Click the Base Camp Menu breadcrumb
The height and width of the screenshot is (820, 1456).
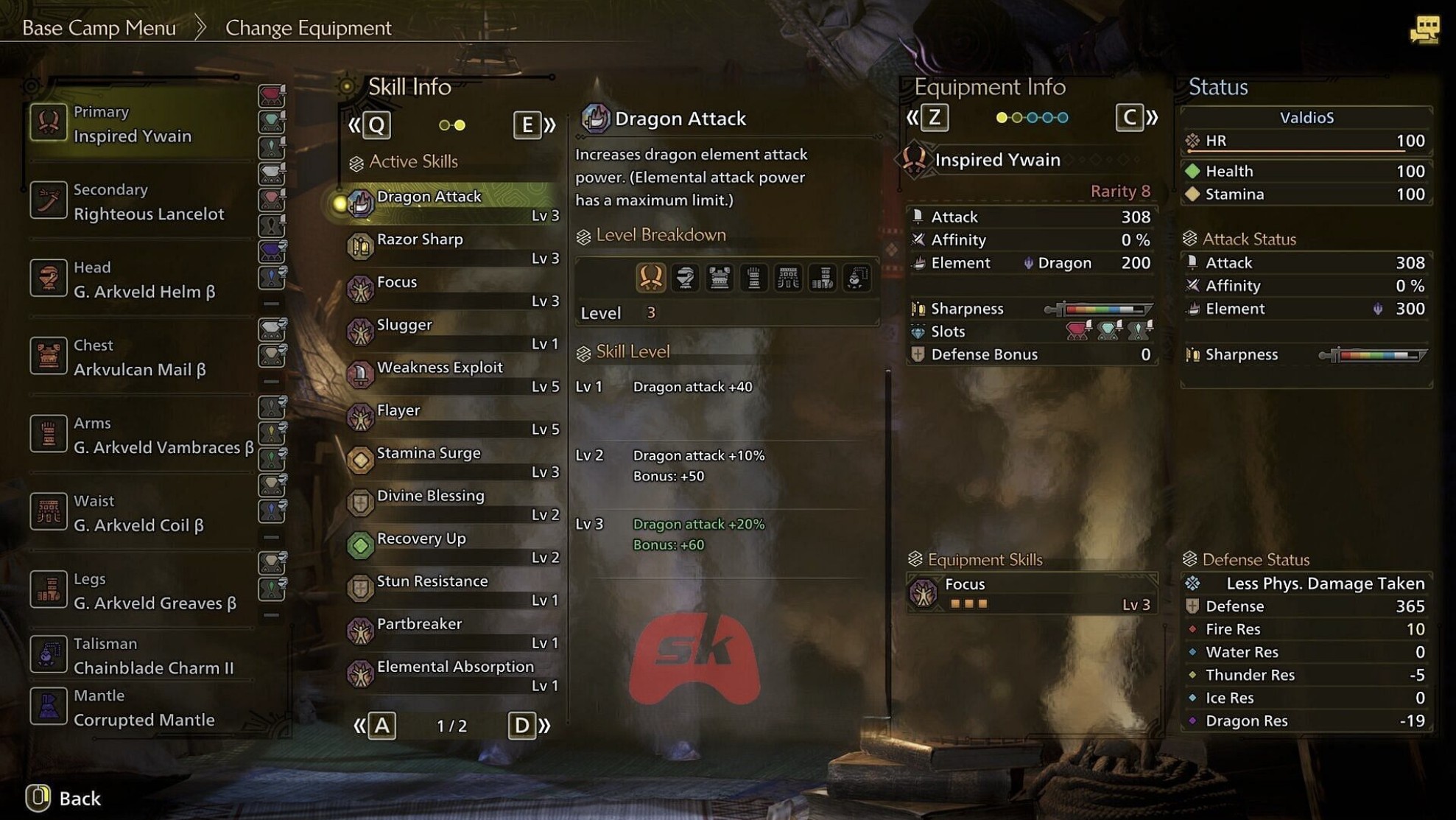(x=99, y=27)
